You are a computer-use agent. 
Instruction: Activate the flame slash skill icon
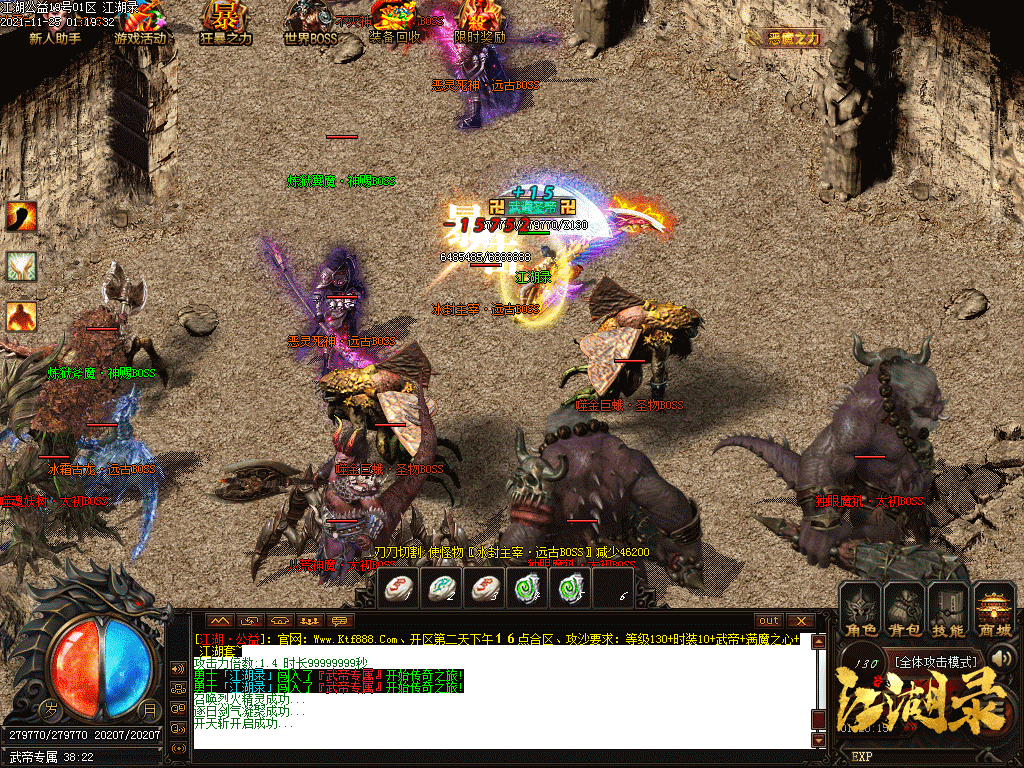(21, 216)
